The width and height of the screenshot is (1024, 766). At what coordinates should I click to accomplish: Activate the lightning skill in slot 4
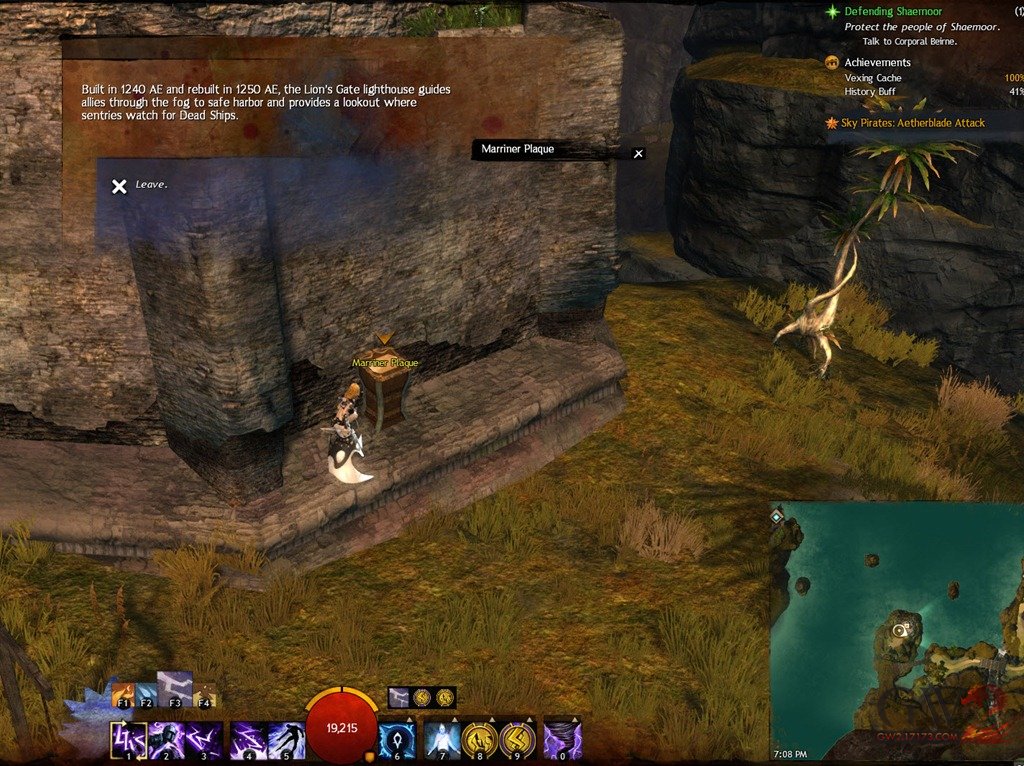pos(248,741)
